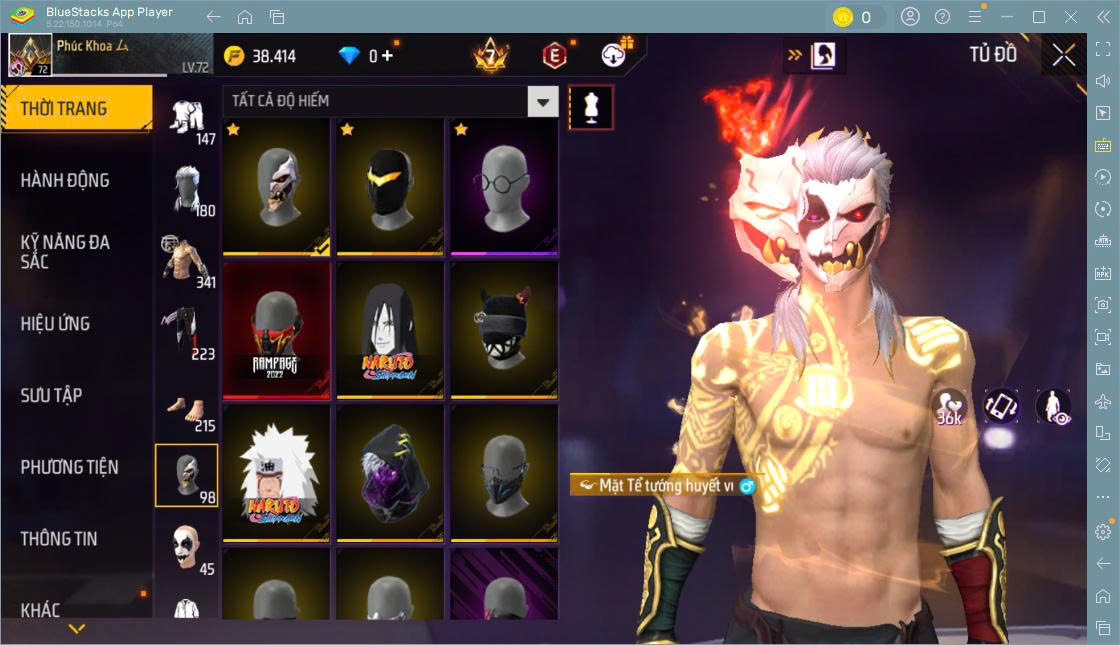Viewport: 1120px width, 645px height.
Task: Maximize the BlueStacks window
Action: [x=1039, y=17]
